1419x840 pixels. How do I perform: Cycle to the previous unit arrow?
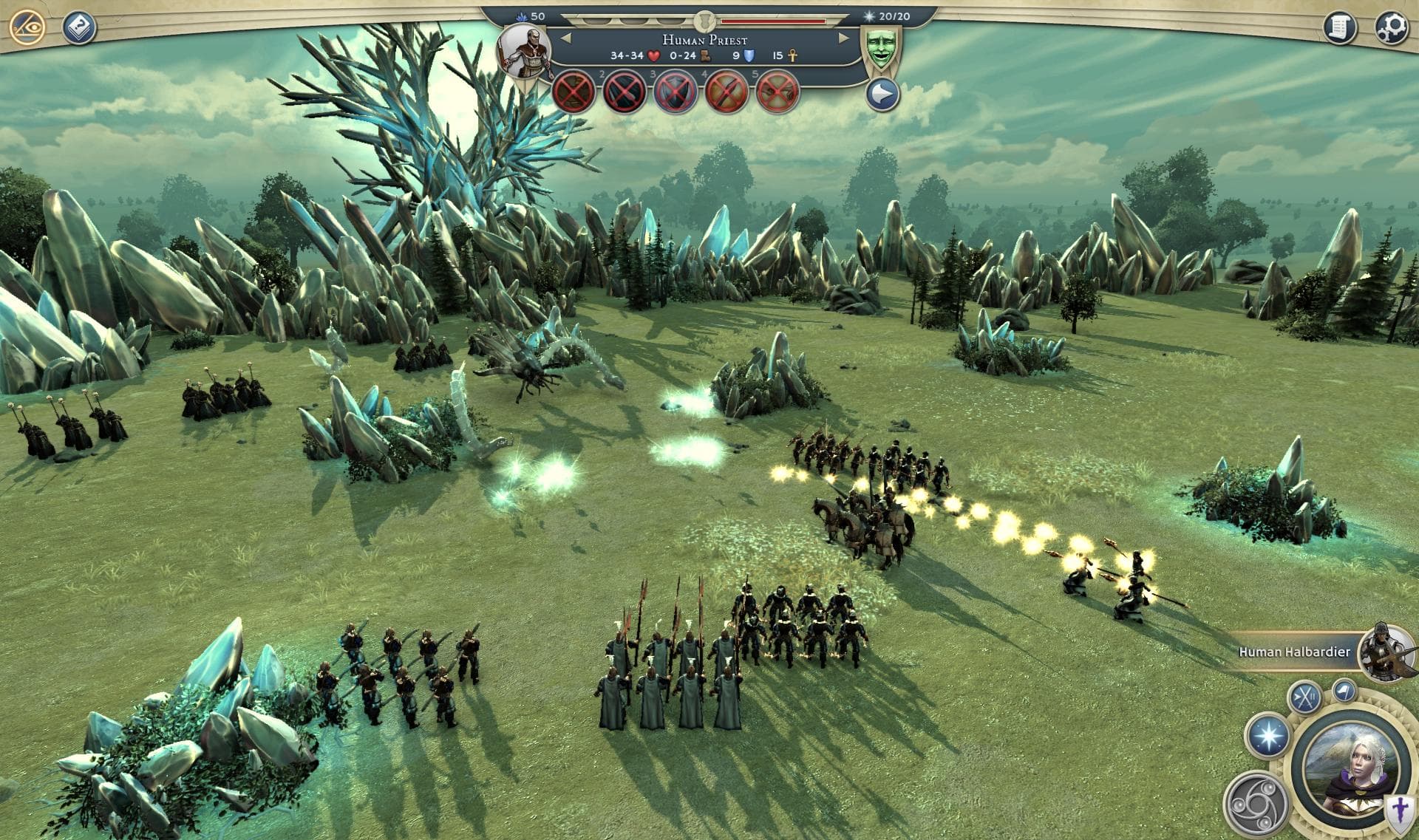(566, 38)
